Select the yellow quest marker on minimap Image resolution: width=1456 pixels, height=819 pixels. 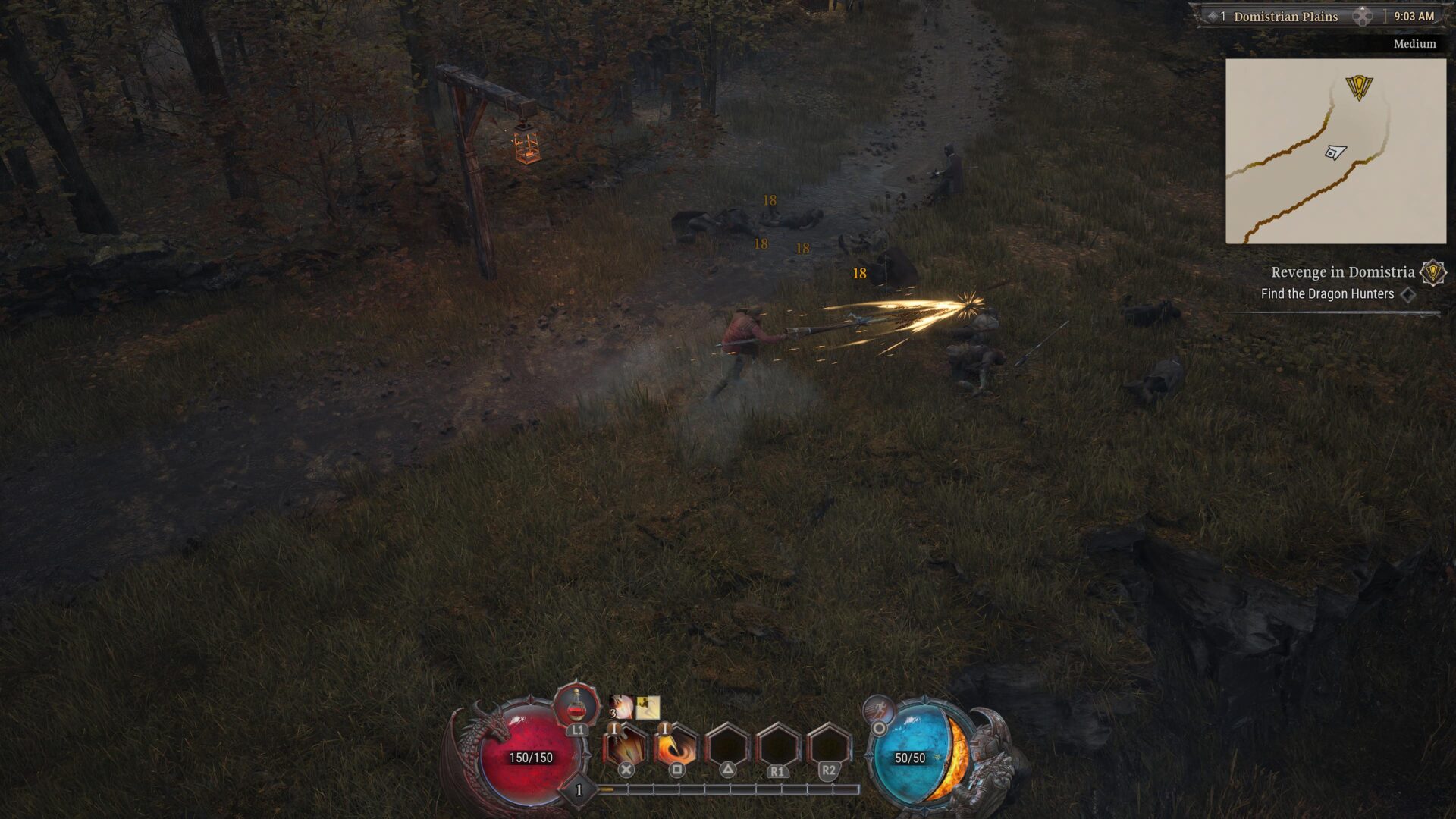(x=1359, y=86)
